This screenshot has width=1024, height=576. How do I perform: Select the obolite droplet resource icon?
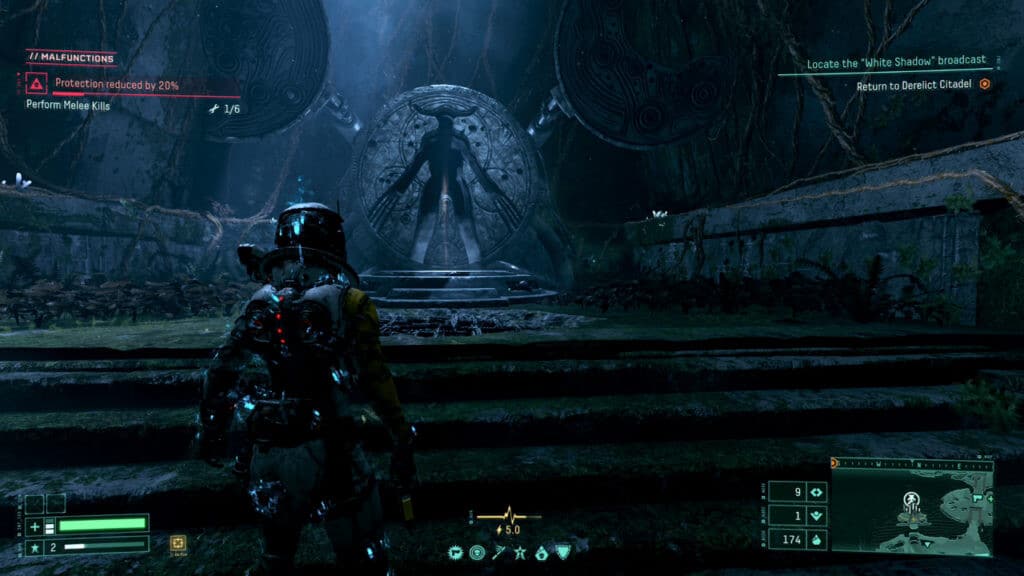point(817,540)
